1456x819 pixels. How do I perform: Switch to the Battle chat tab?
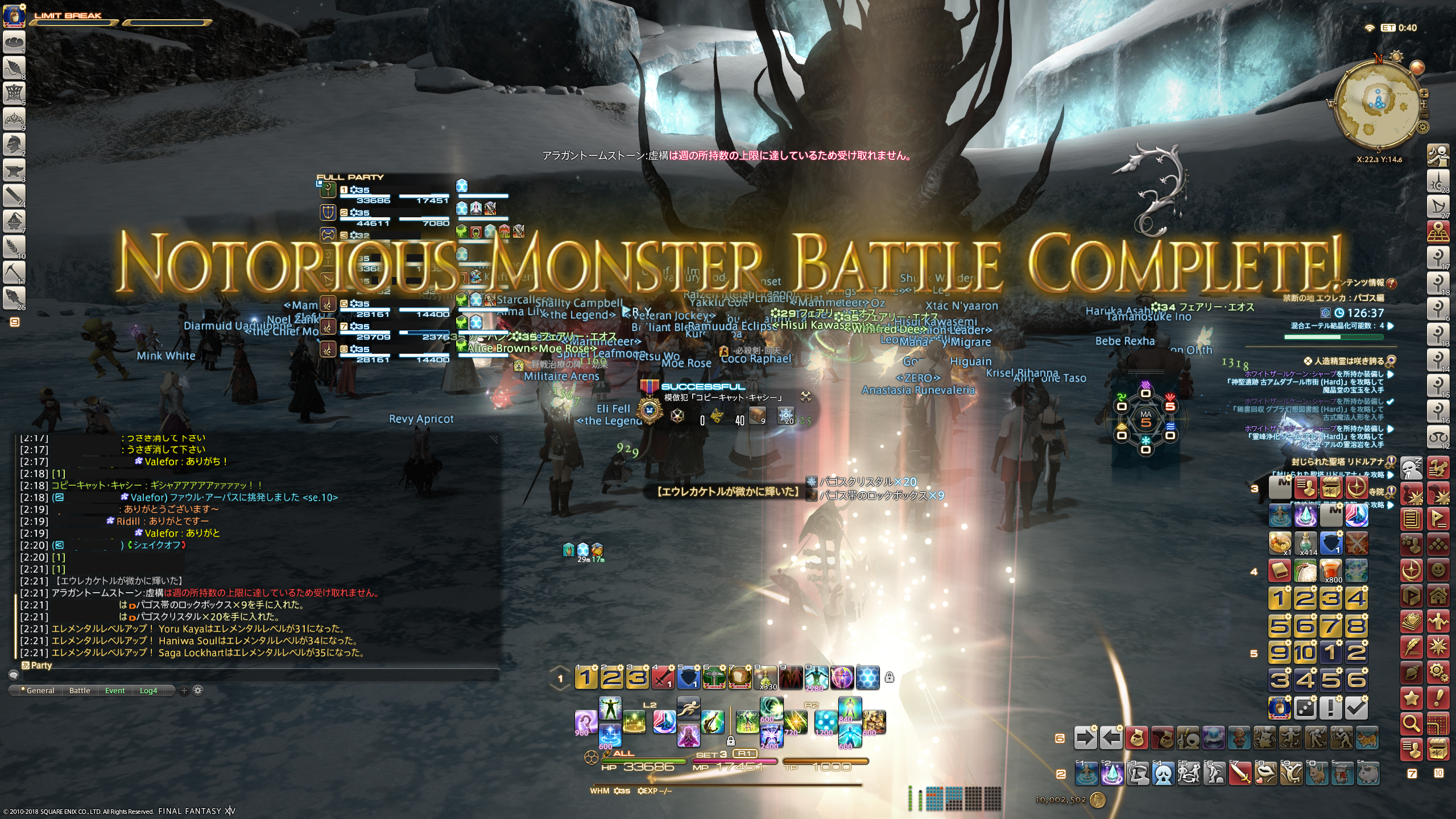pyautogui.click(x=80, y=690)
